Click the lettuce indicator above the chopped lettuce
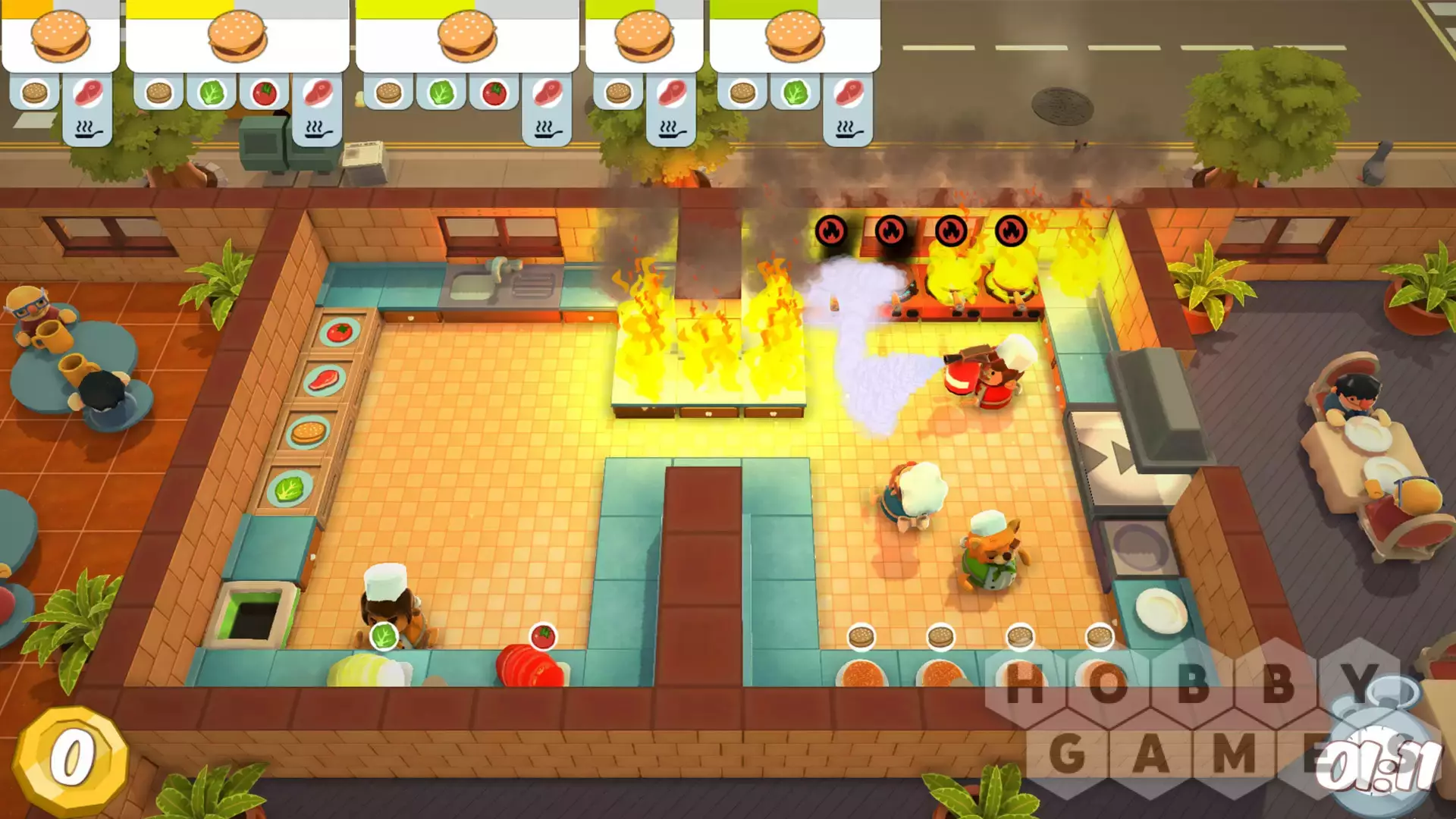 (x=384, y=636)
